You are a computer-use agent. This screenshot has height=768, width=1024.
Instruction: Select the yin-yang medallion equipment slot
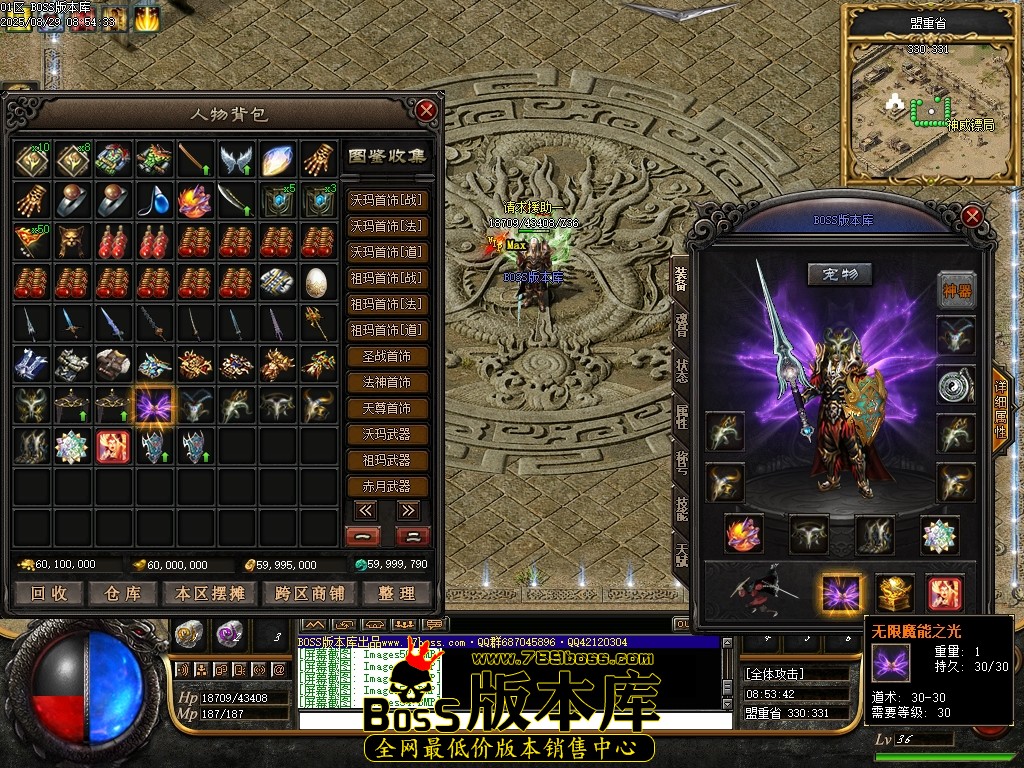coord(956,385)
